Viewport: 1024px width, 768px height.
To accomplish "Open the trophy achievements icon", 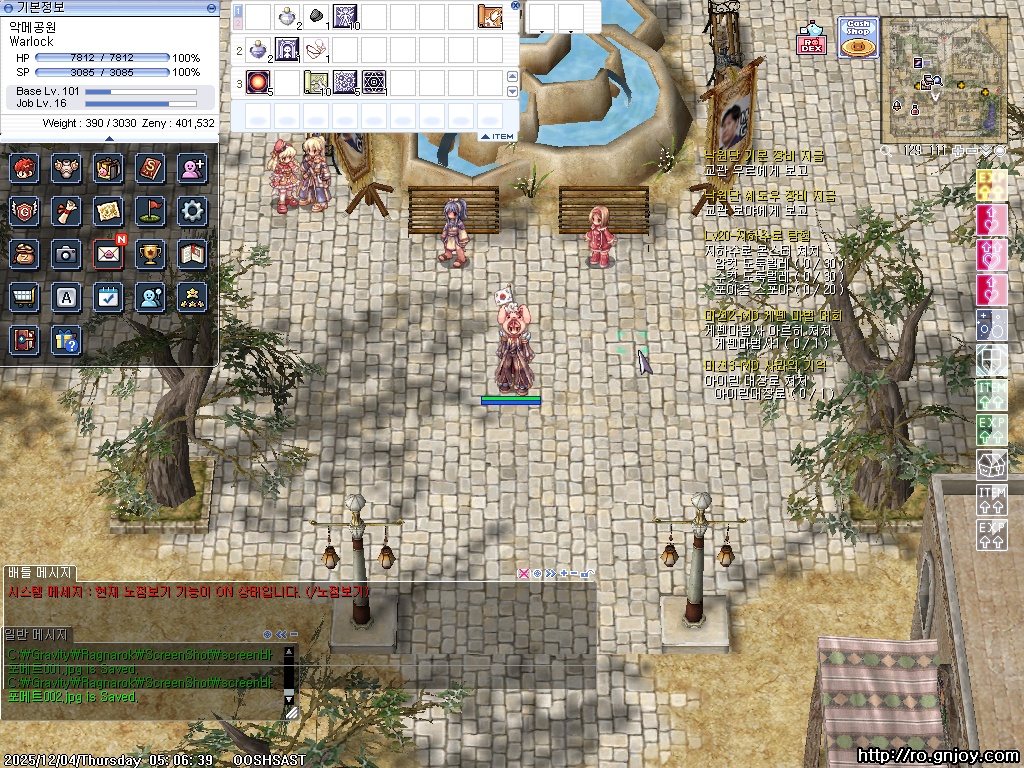I will (x=150, y=254).
